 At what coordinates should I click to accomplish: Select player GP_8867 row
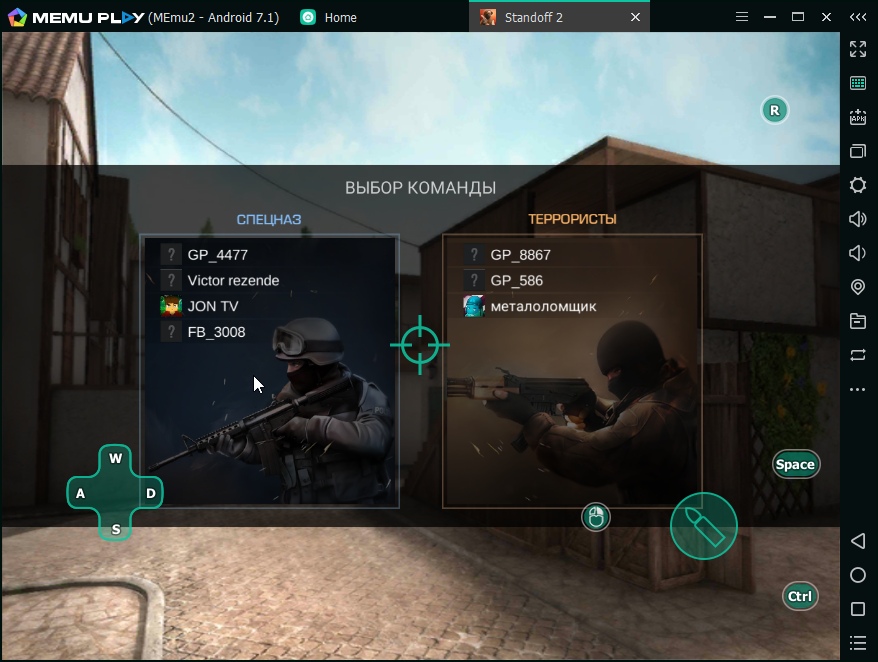[x=520, y=255]
